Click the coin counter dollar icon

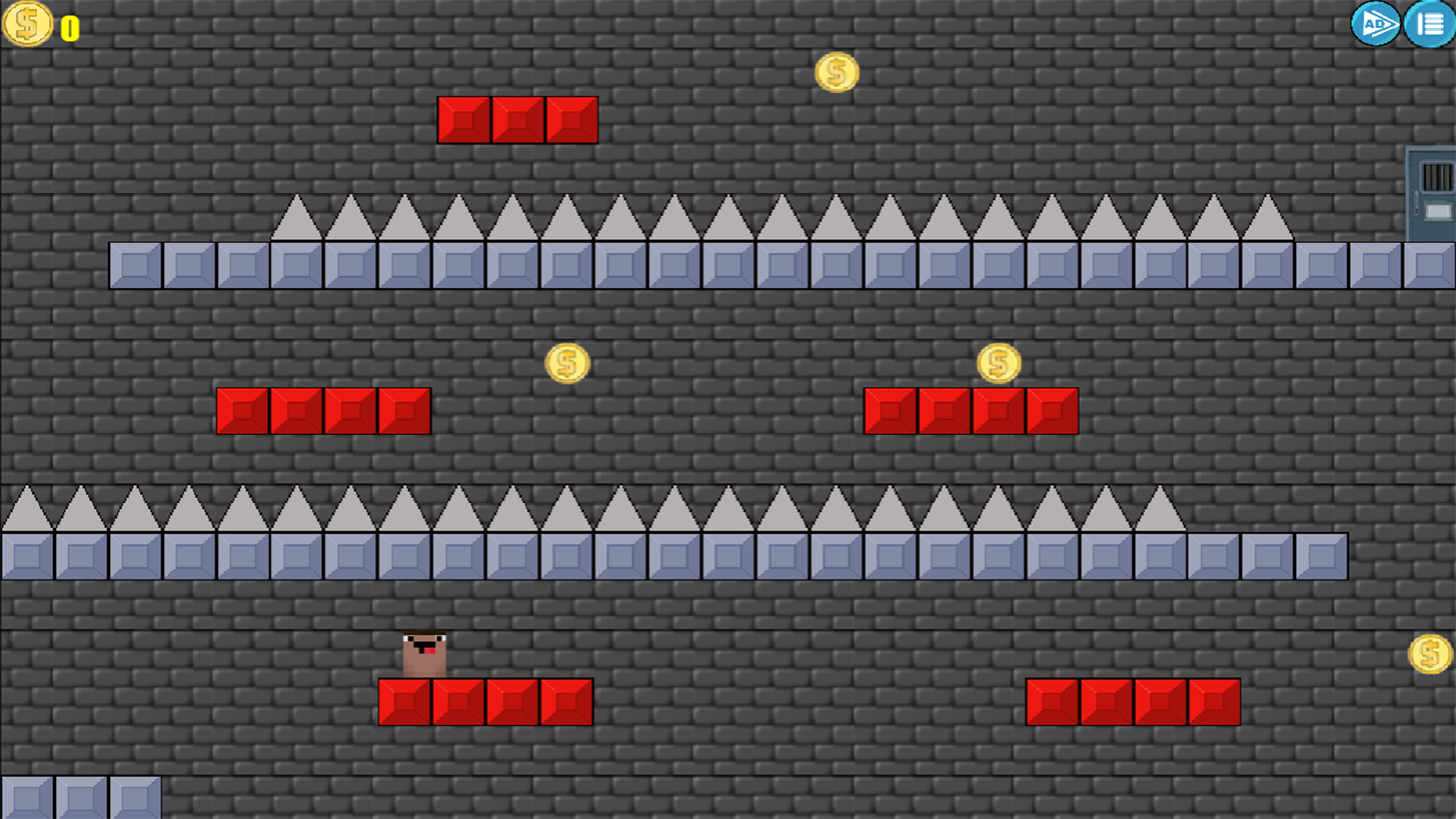[x=27, y=25]
